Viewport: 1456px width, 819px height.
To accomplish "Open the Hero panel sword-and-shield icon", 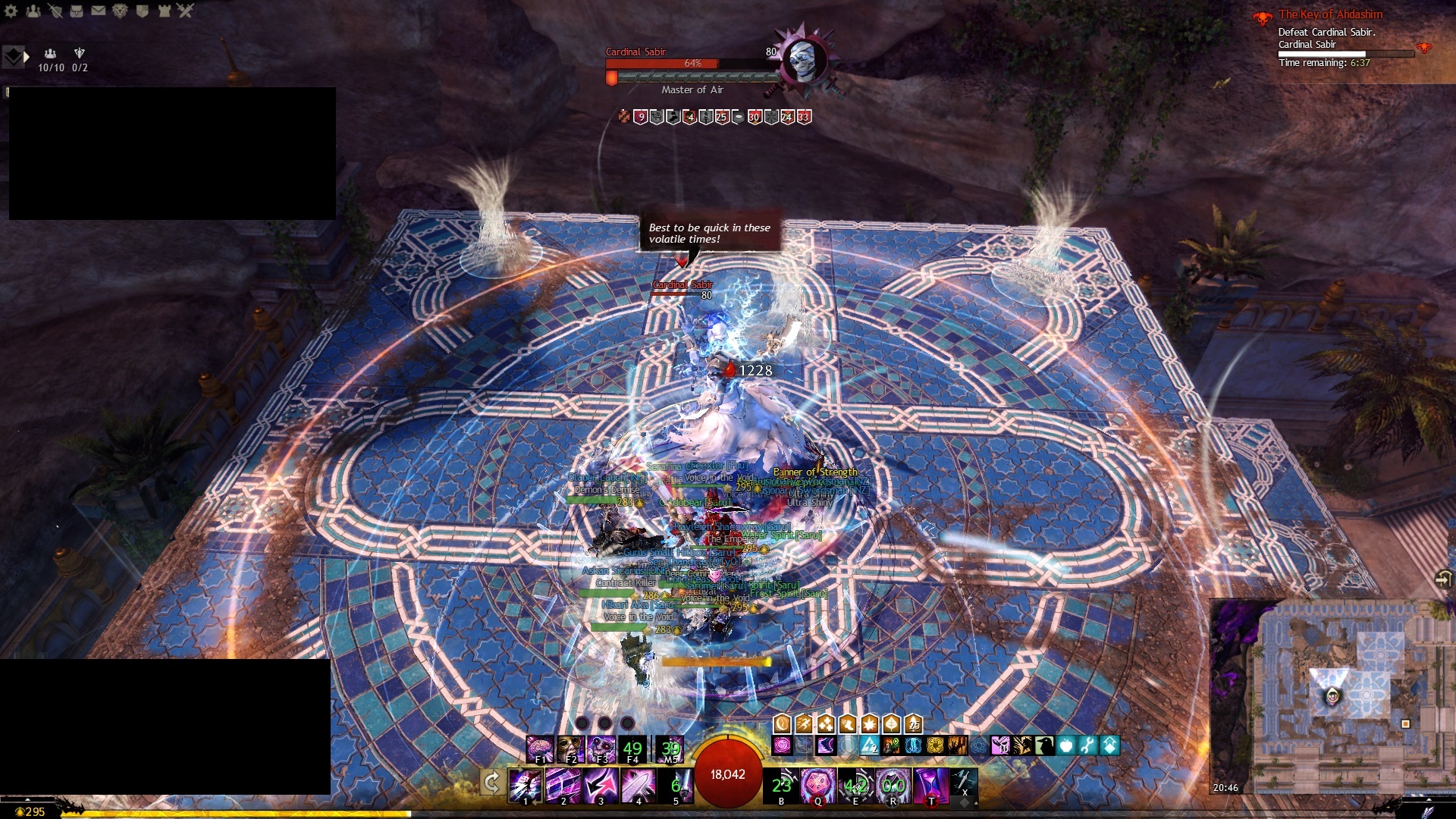I will 55,11.
